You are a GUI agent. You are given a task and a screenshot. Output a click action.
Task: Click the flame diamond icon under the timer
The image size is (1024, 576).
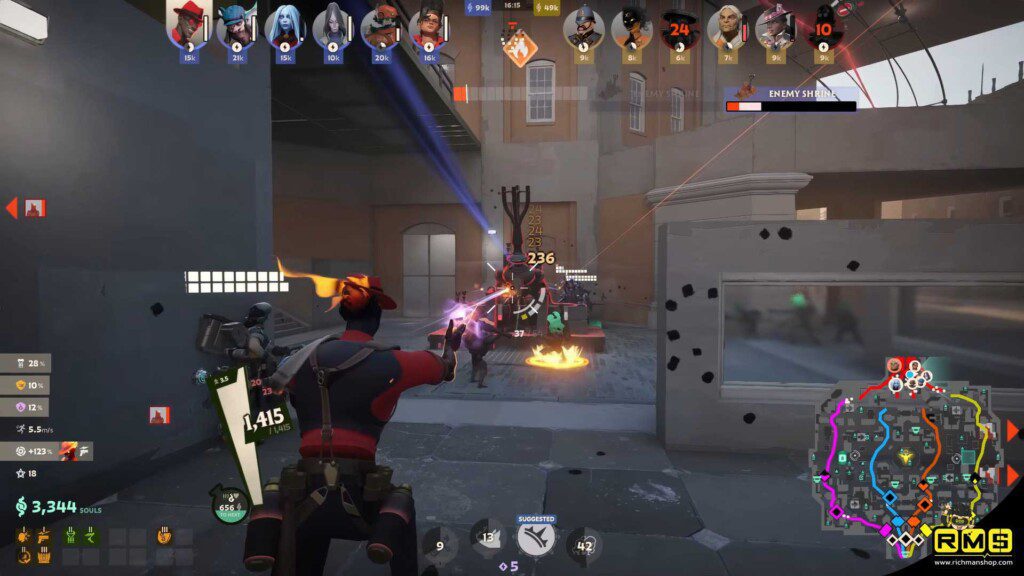point(519,46)
